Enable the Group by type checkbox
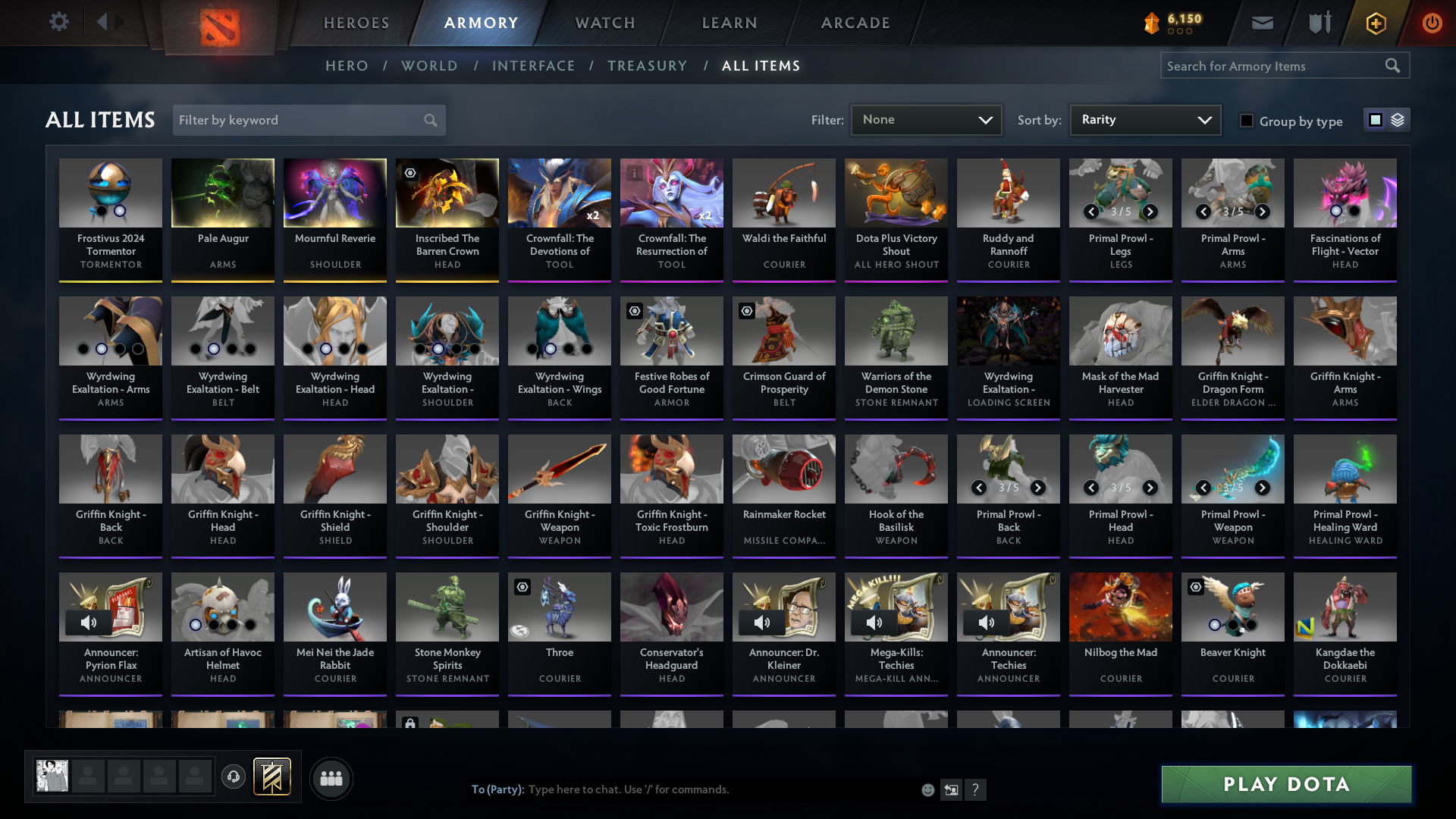 [1247, 121]
